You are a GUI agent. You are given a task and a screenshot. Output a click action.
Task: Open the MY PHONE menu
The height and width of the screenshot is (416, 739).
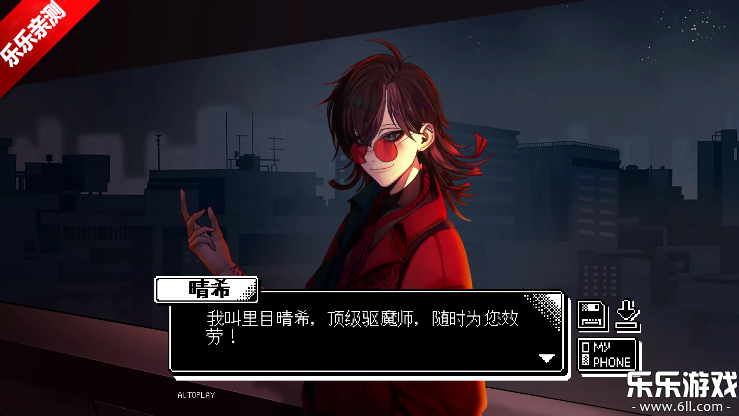click(x=608, y=354)
